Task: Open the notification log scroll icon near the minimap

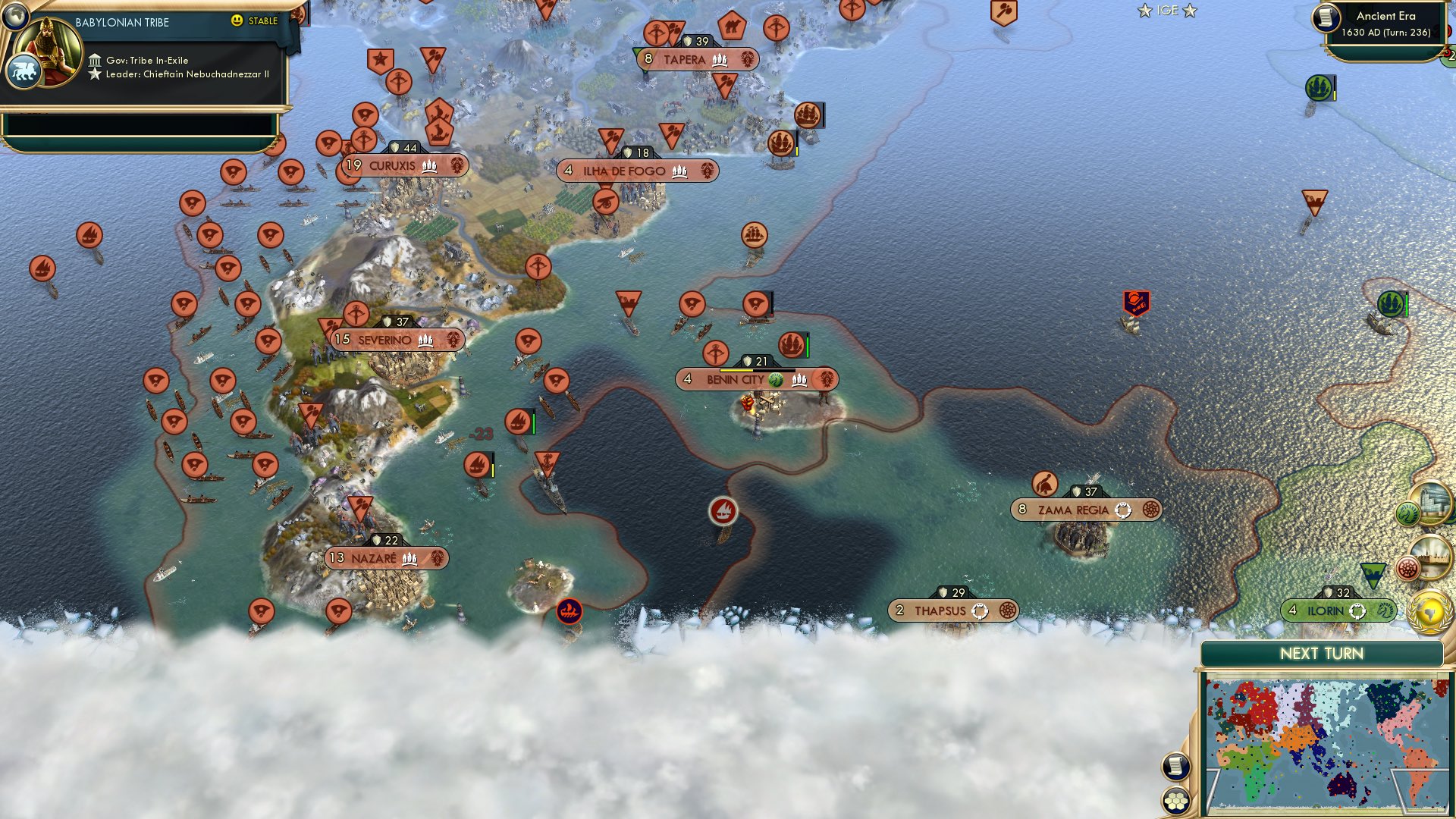Action: (1176, 767)
